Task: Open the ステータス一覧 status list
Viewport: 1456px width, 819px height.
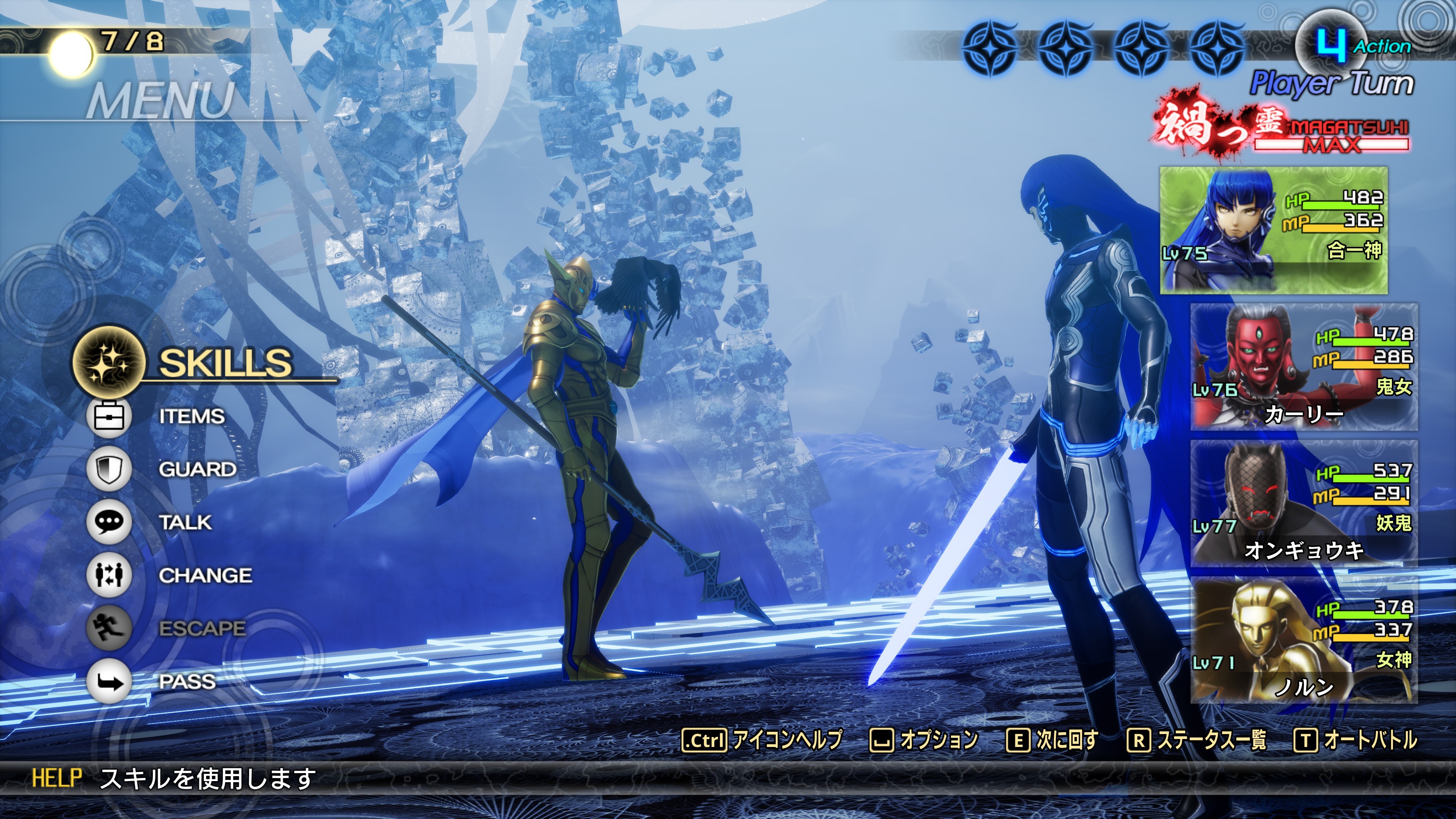Action: [1197, 739]
